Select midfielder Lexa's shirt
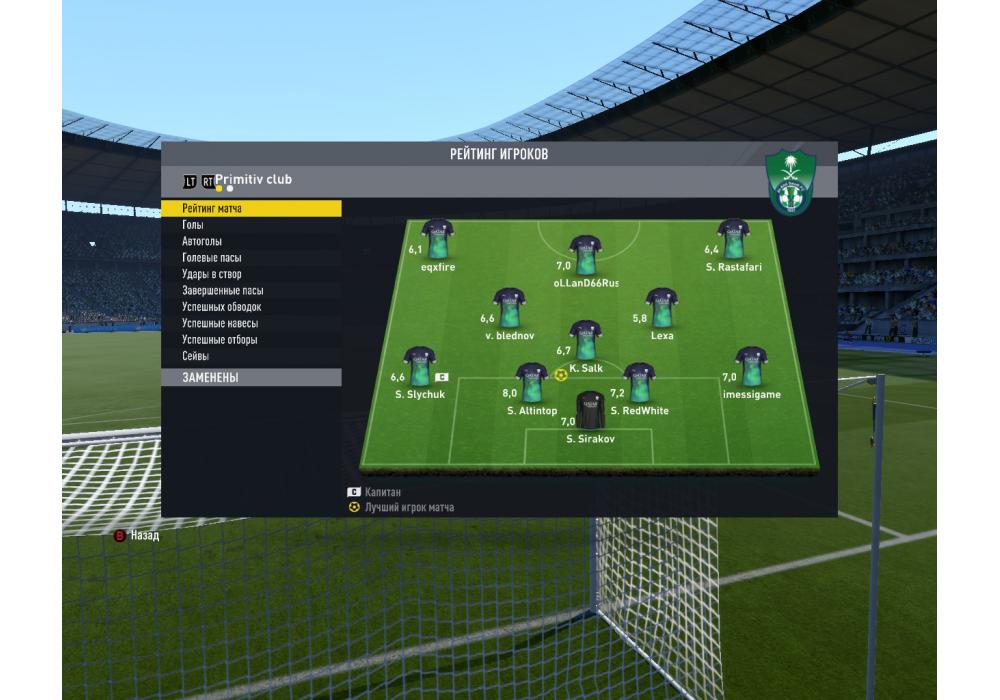The width and height of the screenshot is (1000, 700). 661,309
